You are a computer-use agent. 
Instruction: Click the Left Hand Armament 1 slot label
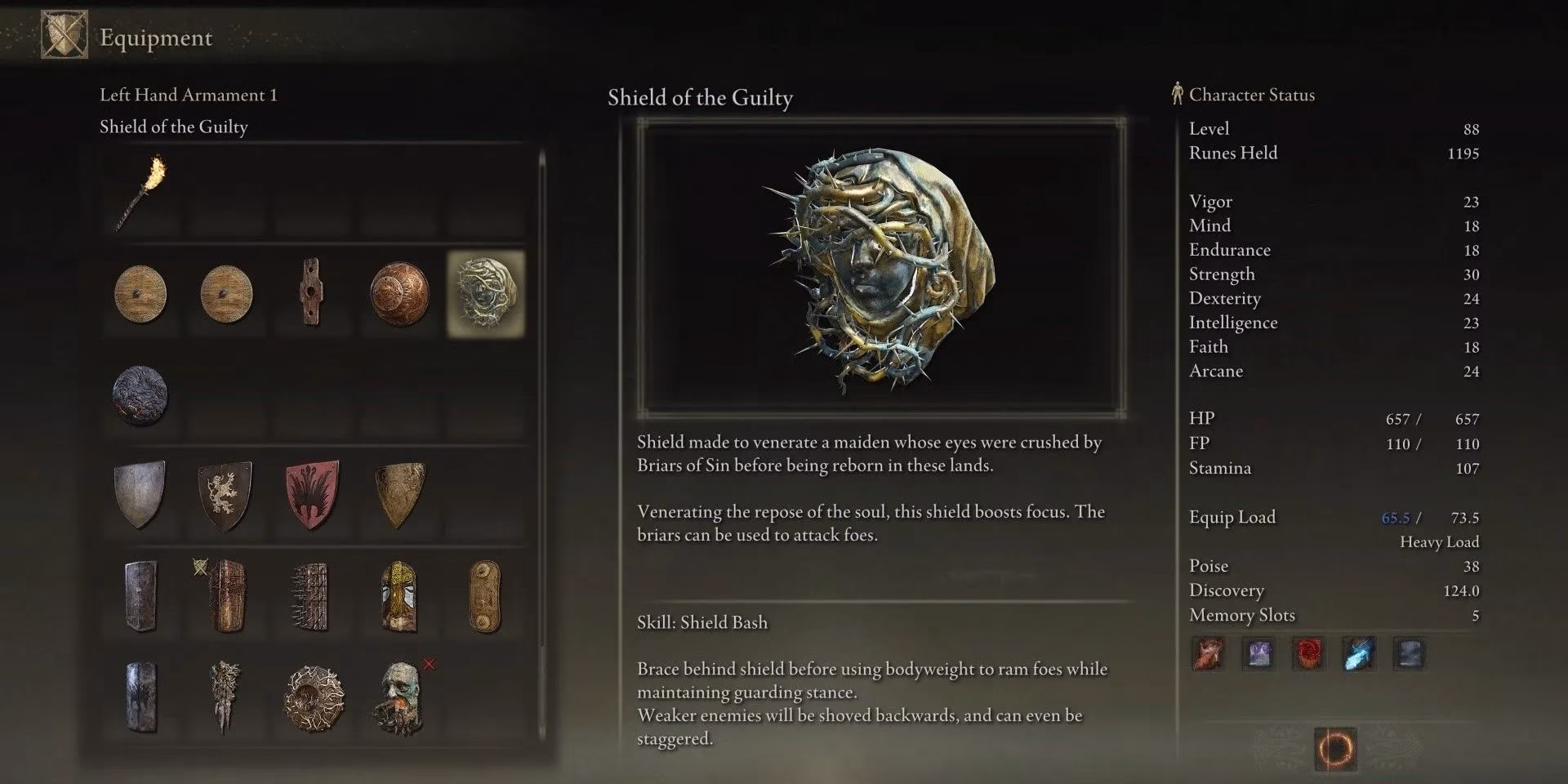(x=188, y=95)
